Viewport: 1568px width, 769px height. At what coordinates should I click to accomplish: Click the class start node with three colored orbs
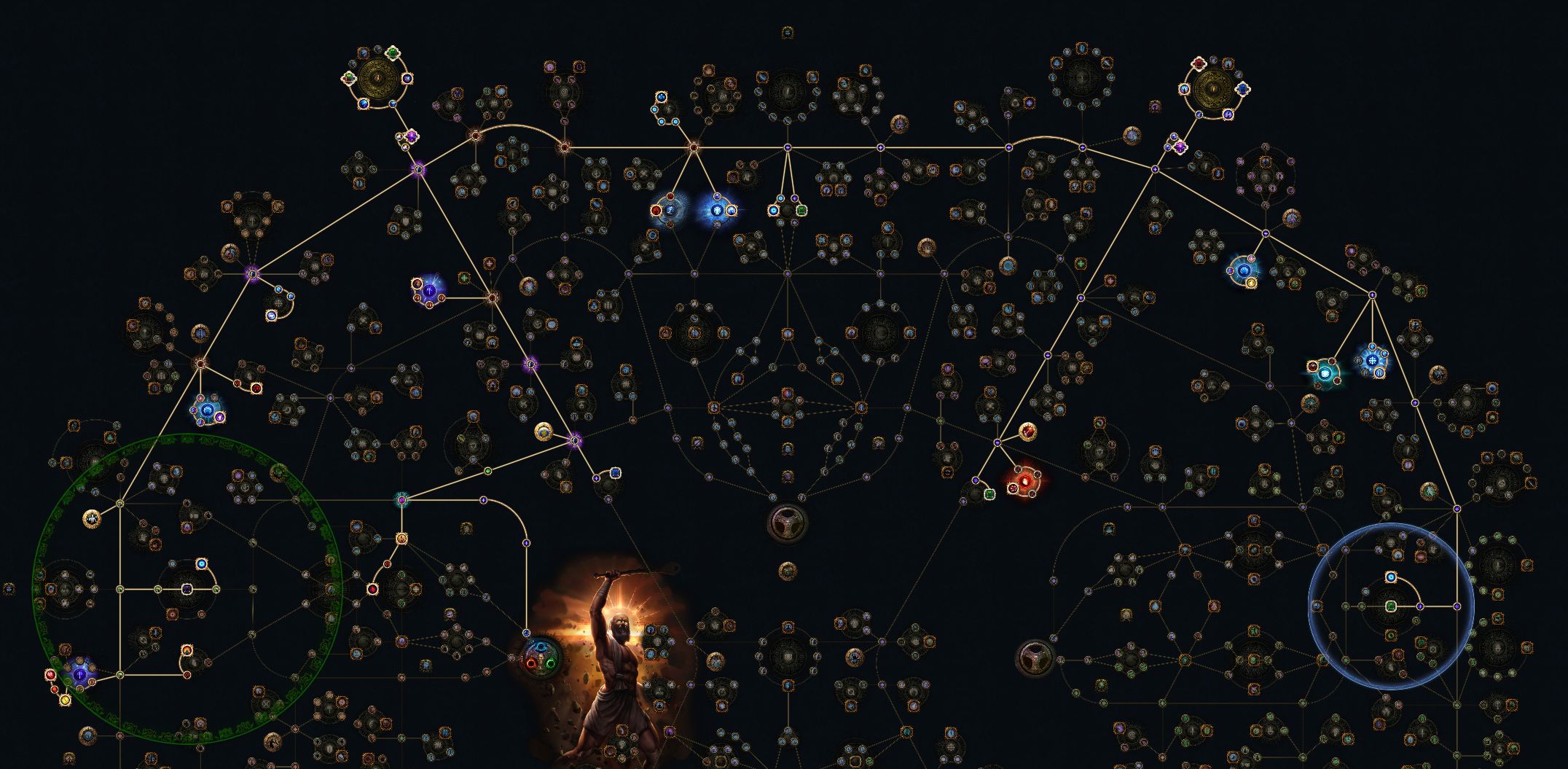point(541,654)
